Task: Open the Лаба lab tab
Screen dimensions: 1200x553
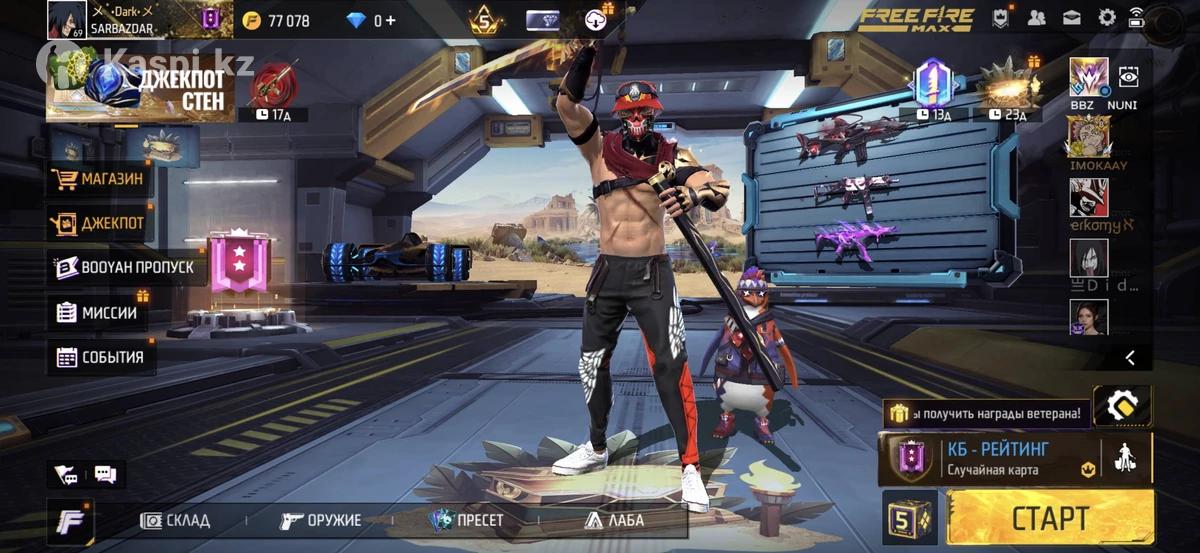Action: [x=614, y=520]
